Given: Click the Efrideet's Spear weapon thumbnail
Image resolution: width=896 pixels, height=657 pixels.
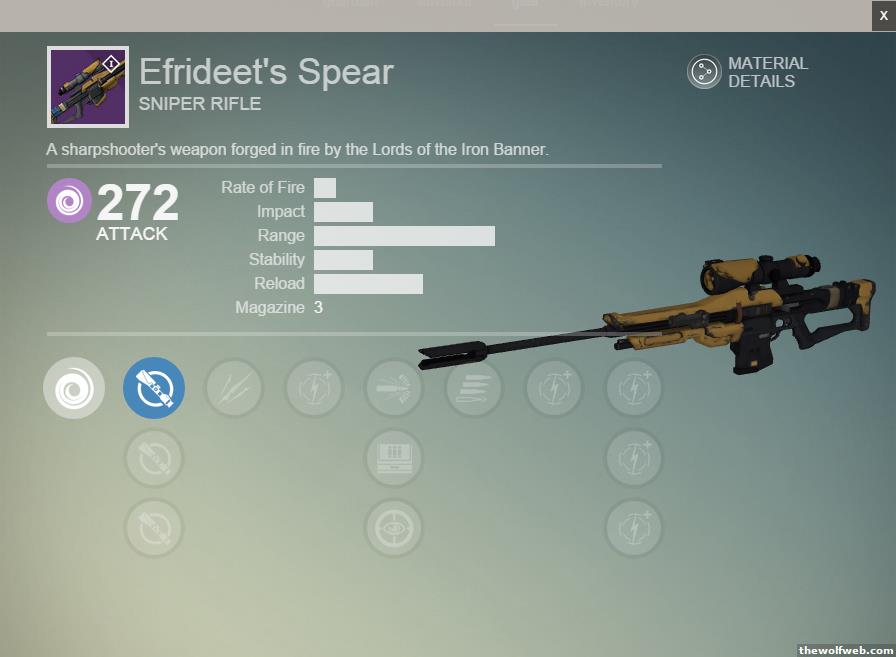Looking at the screenshot, I should click(88, 87).
